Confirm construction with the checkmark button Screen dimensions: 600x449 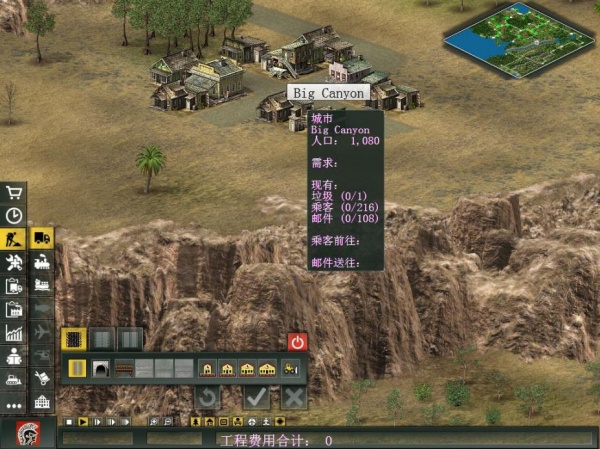257,397
